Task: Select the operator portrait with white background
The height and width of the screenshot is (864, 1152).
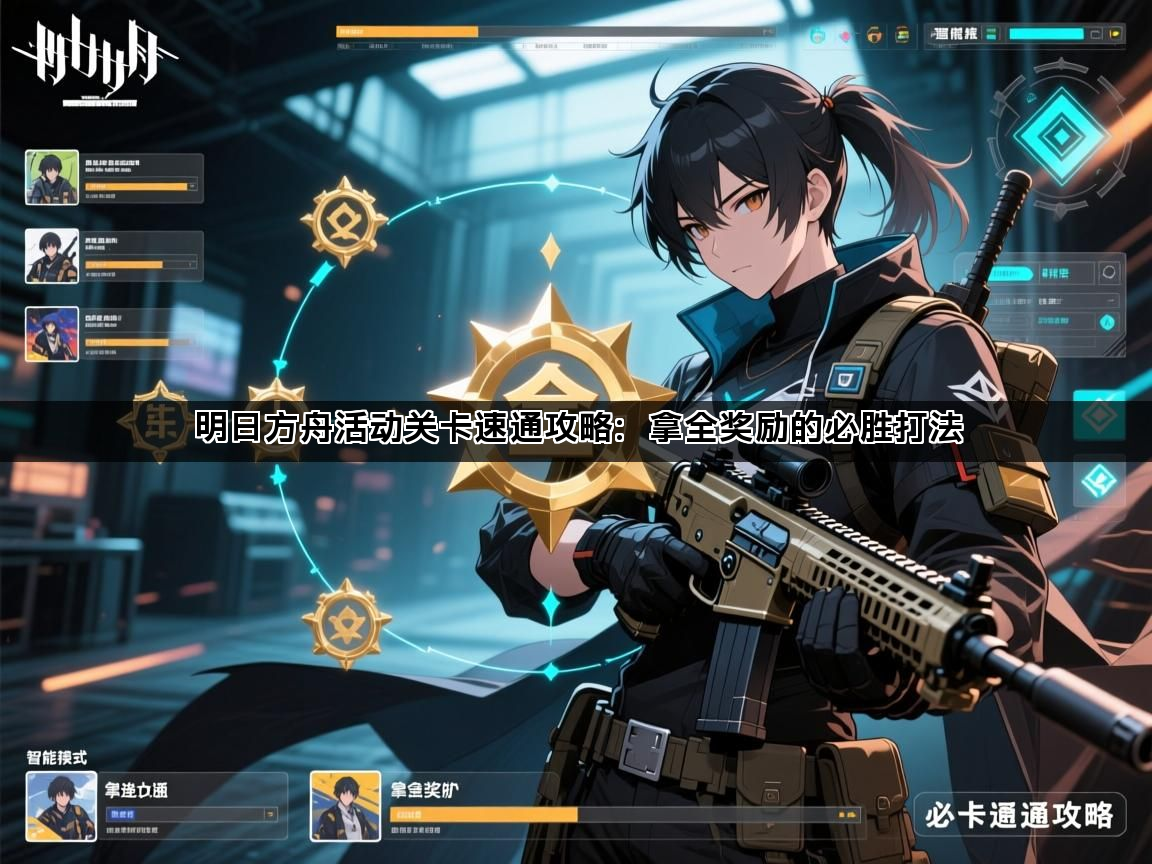Action: point(51,256)
